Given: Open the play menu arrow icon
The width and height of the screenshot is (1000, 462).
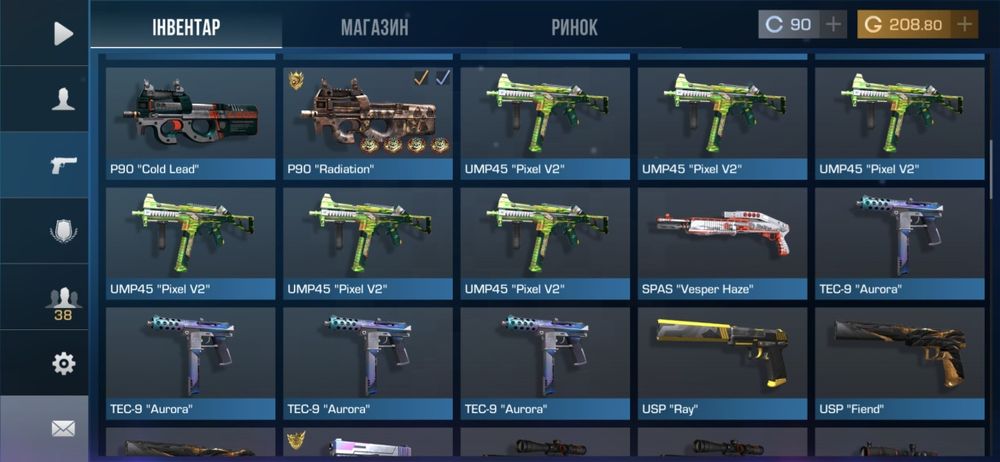Looking at the screenshot, I should [x=63, y=34].
